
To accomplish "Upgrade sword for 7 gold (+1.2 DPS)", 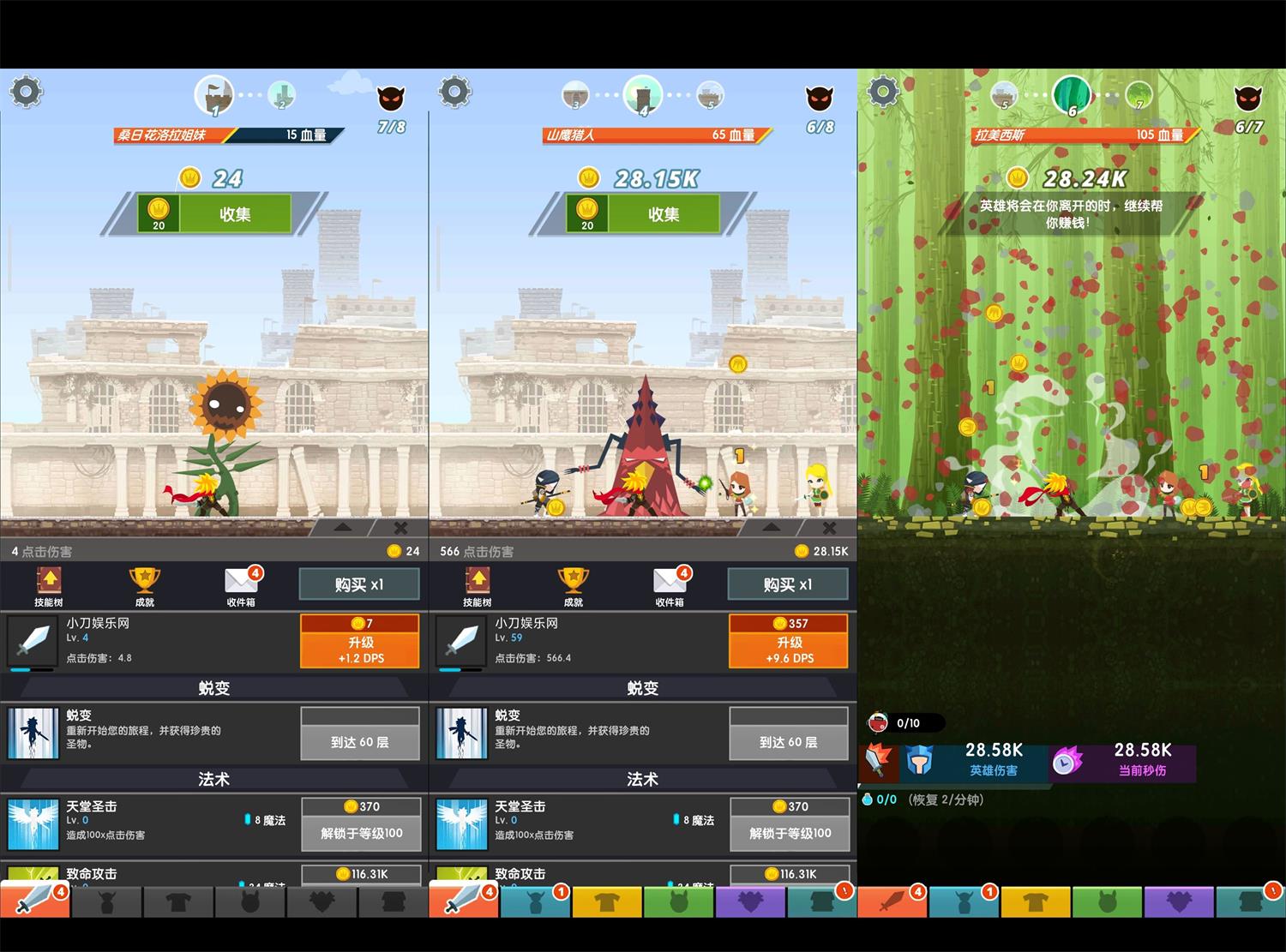I will (x=359, y=641).
